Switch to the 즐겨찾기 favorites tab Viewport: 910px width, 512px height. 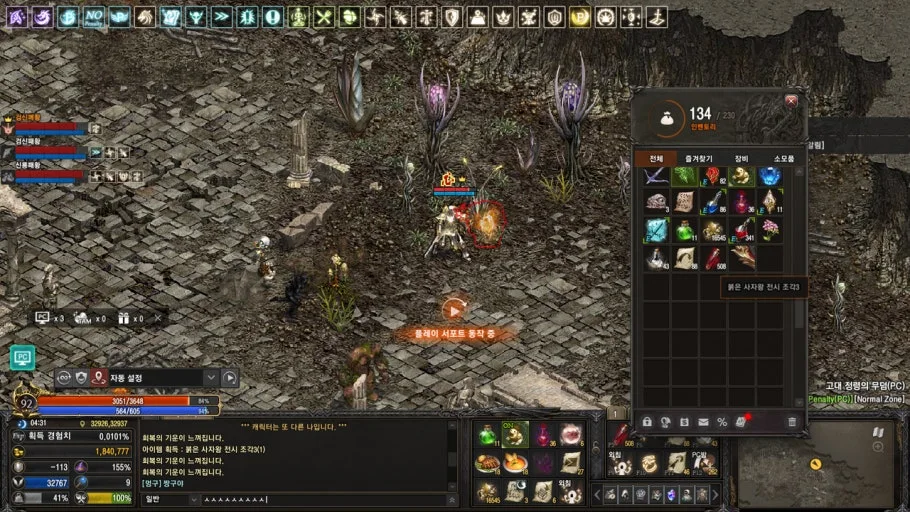click(x=699, y=159)
